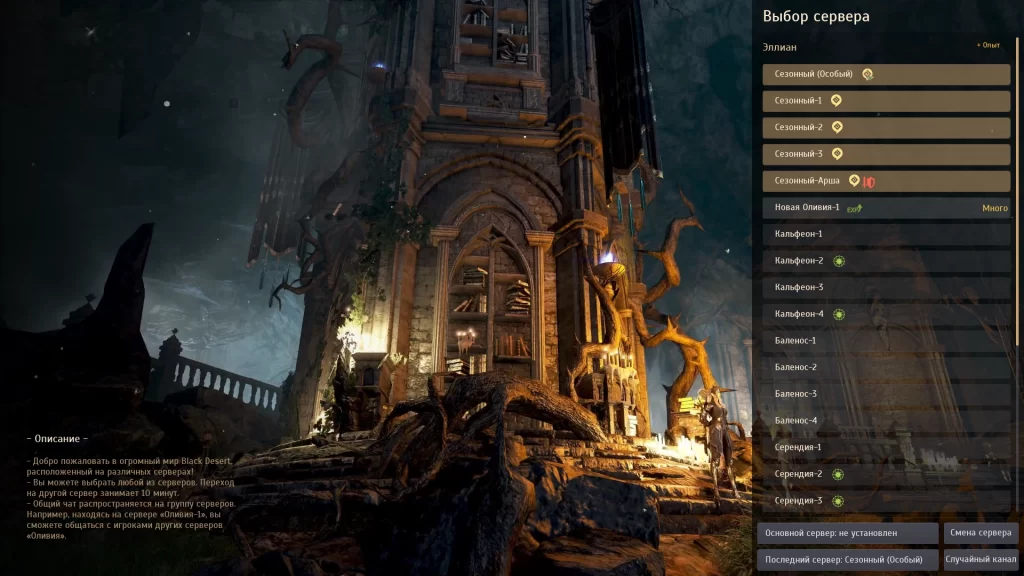Connect to Последний сервер: Сезонный (Особый)
The image size is (1024, 576).
coord(847,559)
